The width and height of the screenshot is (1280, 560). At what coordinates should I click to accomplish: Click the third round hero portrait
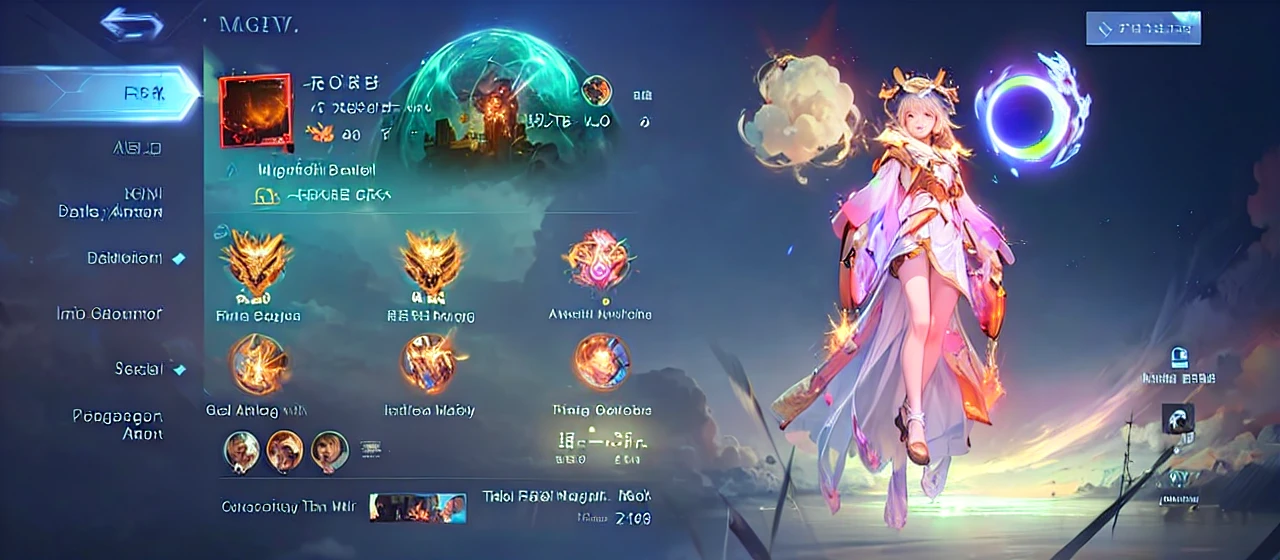click(329, 451)
